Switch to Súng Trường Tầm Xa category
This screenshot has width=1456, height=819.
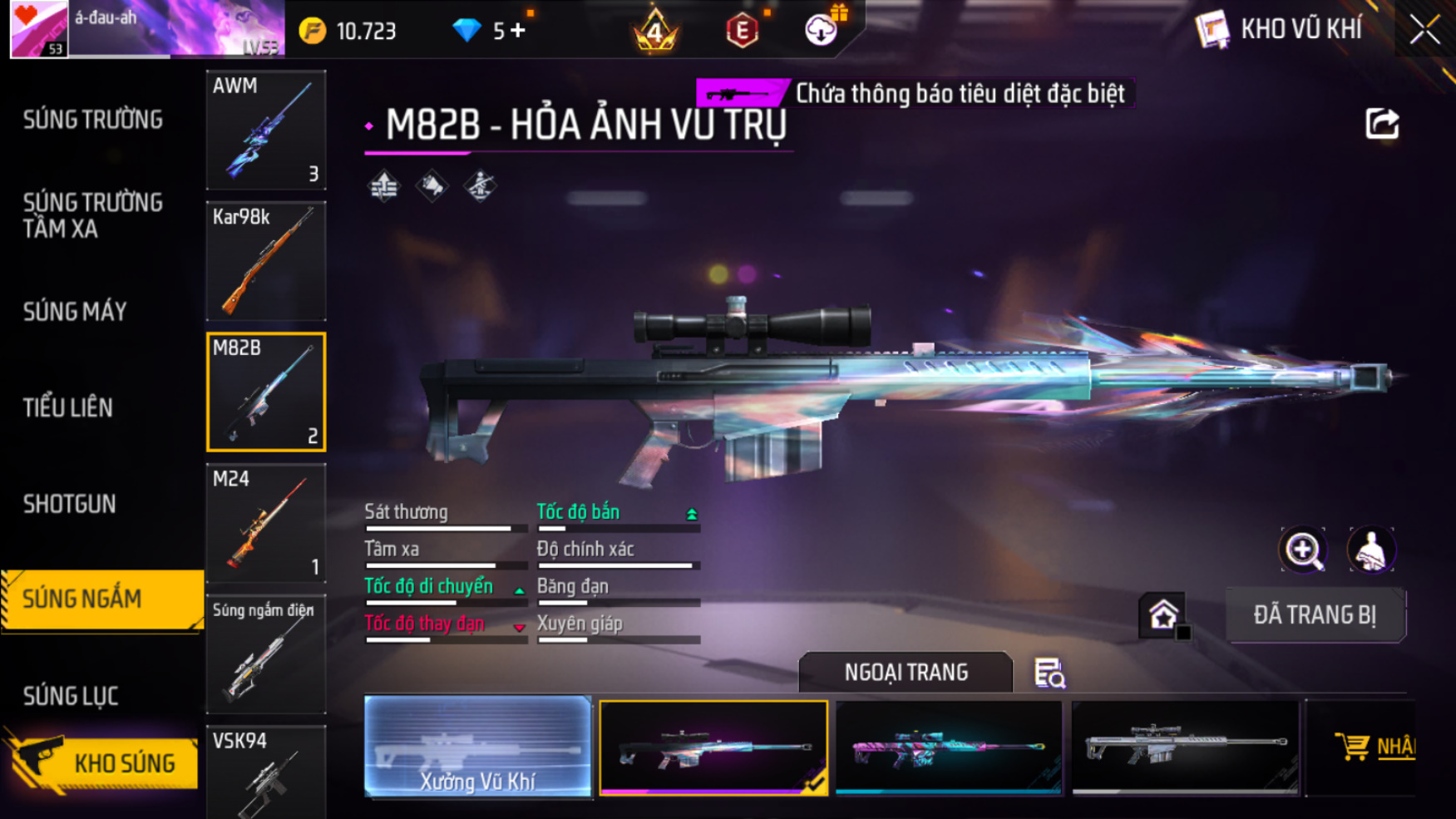(93, 215)
